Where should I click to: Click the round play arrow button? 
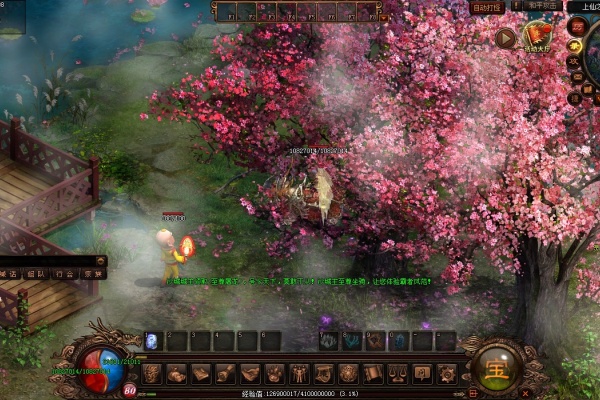click(x=505, y=39)
